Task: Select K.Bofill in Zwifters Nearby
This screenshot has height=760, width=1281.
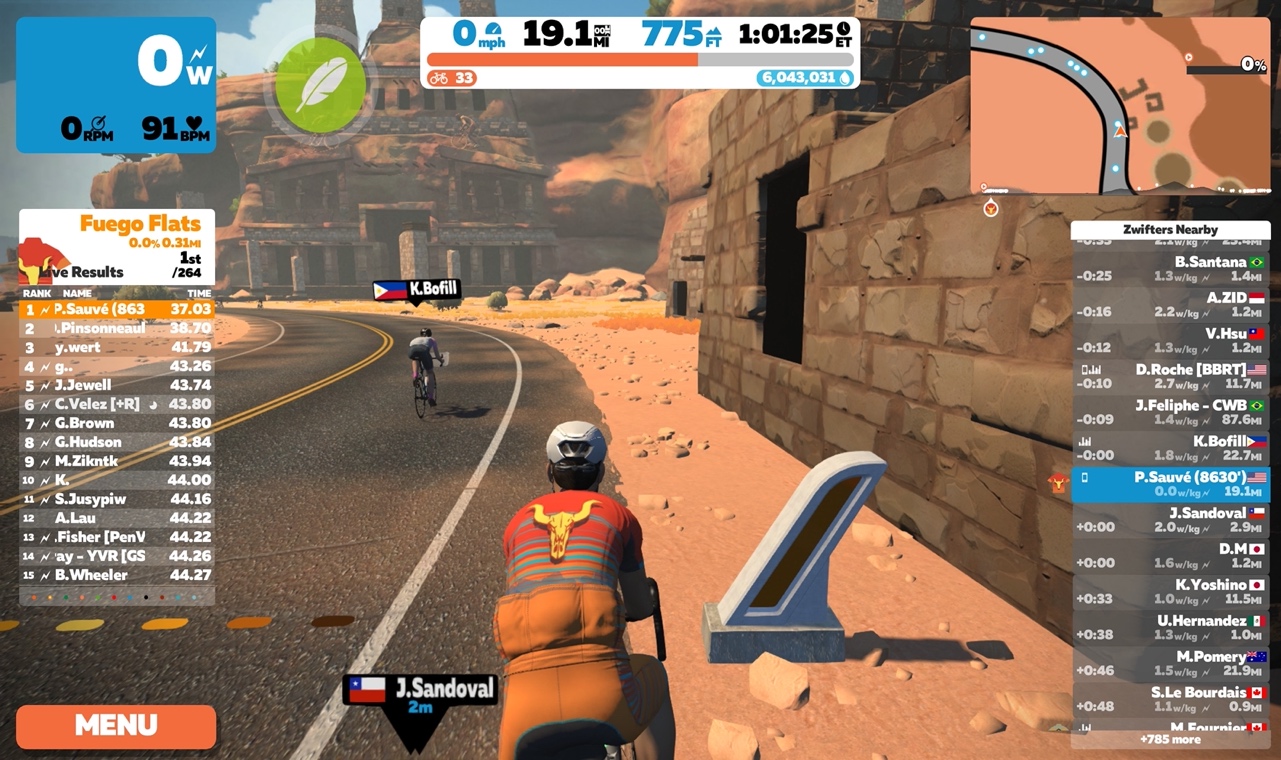Action: pos(1170,448)
